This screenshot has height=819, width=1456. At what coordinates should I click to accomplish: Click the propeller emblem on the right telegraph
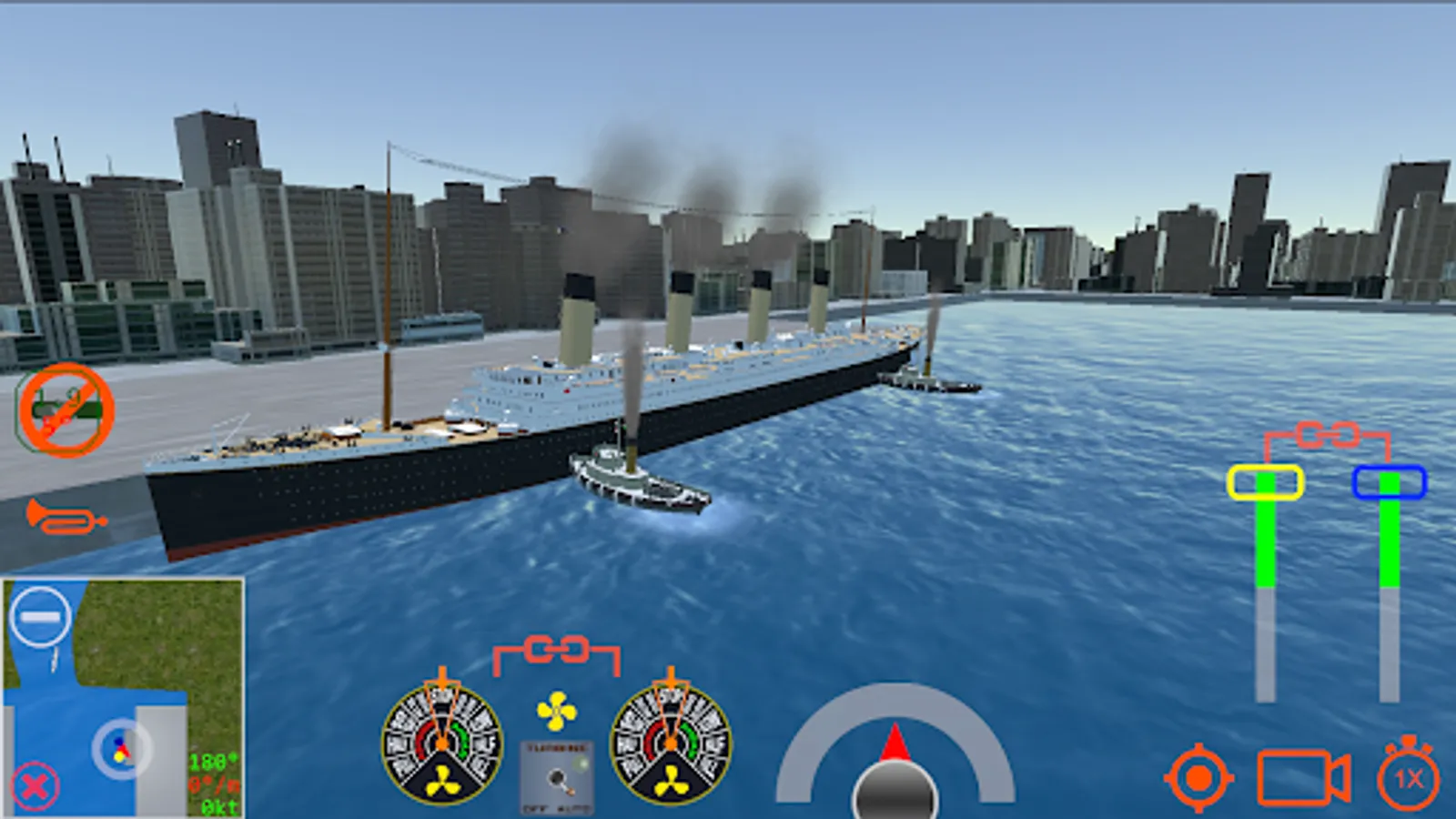tap(673, 778)
